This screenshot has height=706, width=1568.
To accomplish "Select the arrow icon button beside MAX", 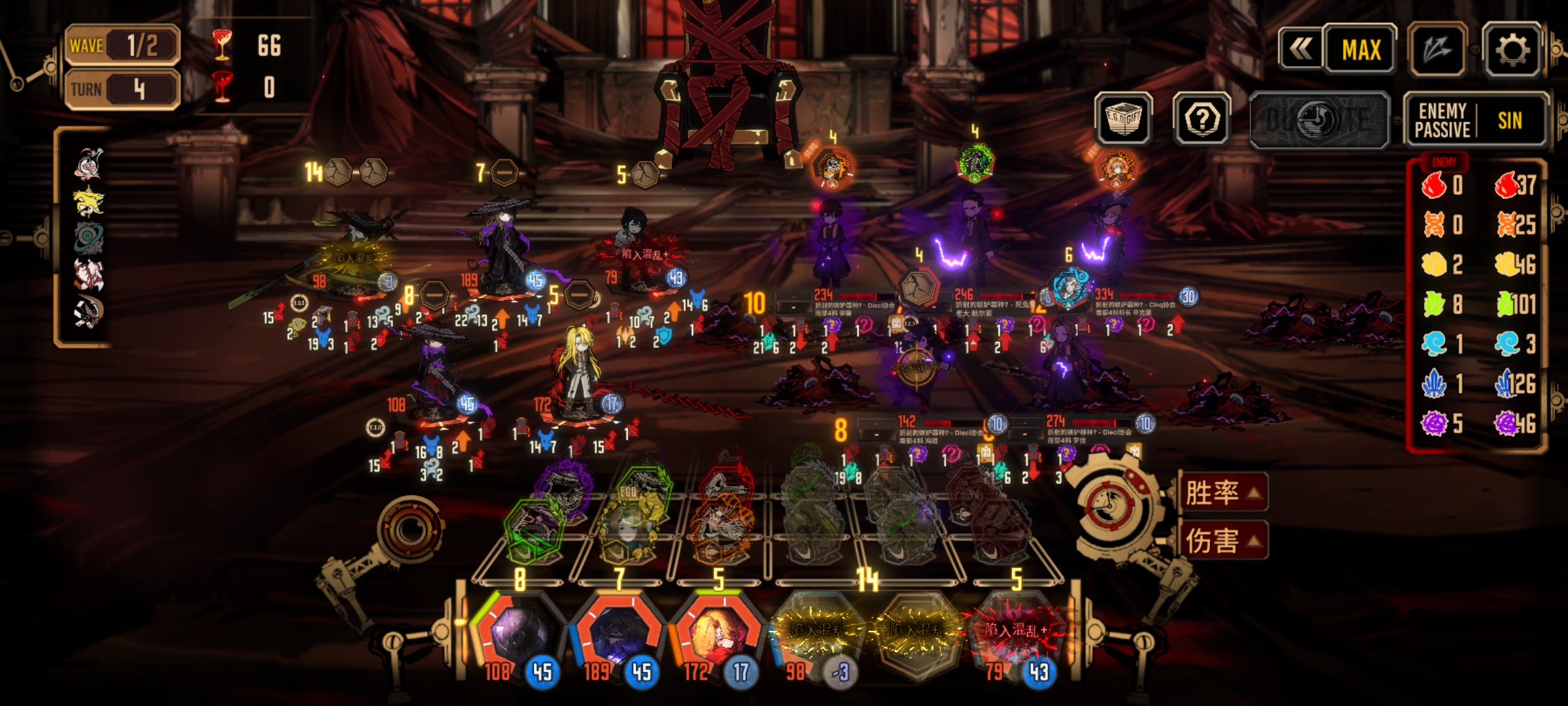I will (x=1437, y=50).
